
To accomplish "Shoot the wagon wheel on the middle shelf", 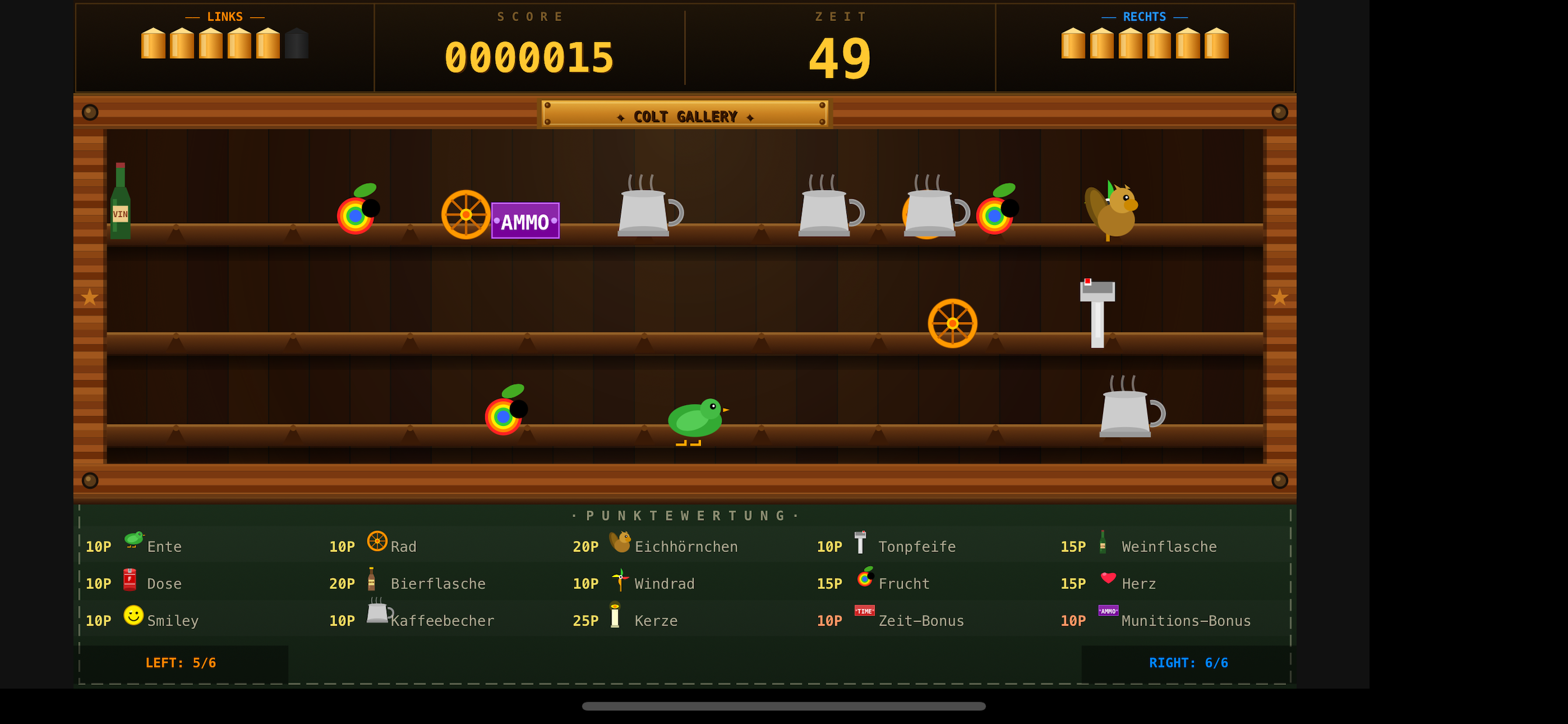I will [x=953, y=323].
